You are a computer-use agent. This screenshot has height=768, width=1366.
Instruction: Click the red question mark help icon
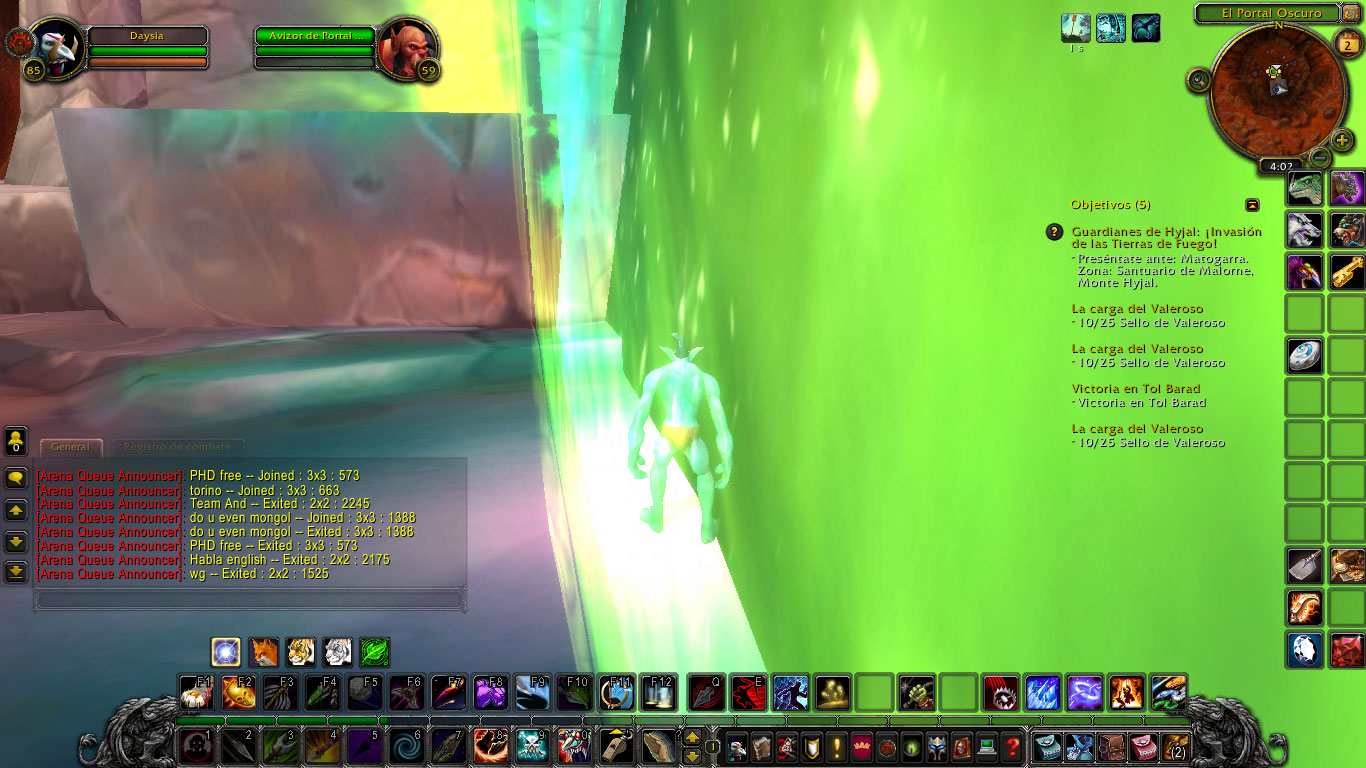(x=1014, y=746)
